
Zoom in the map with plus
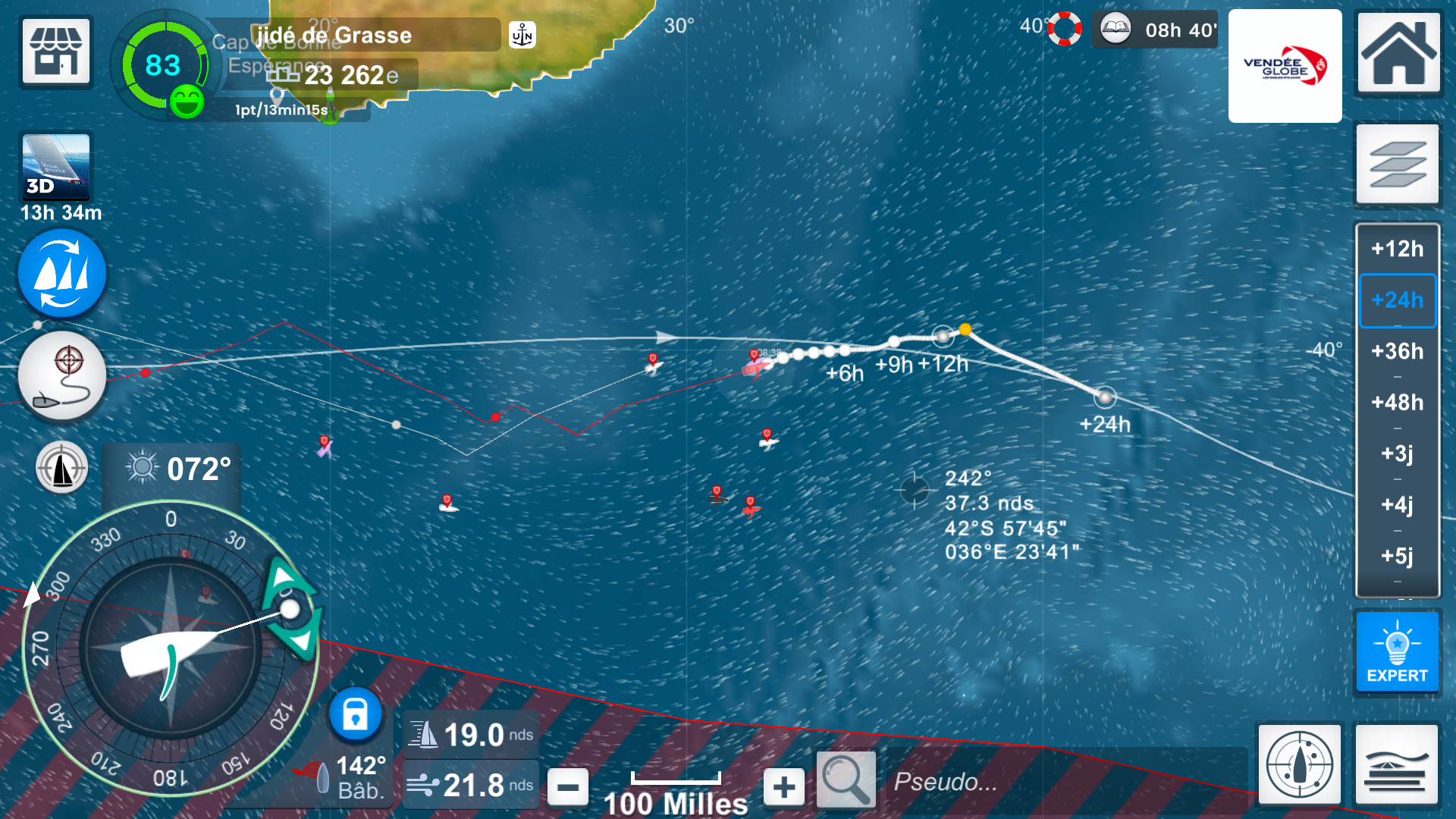tap(784, 787)
